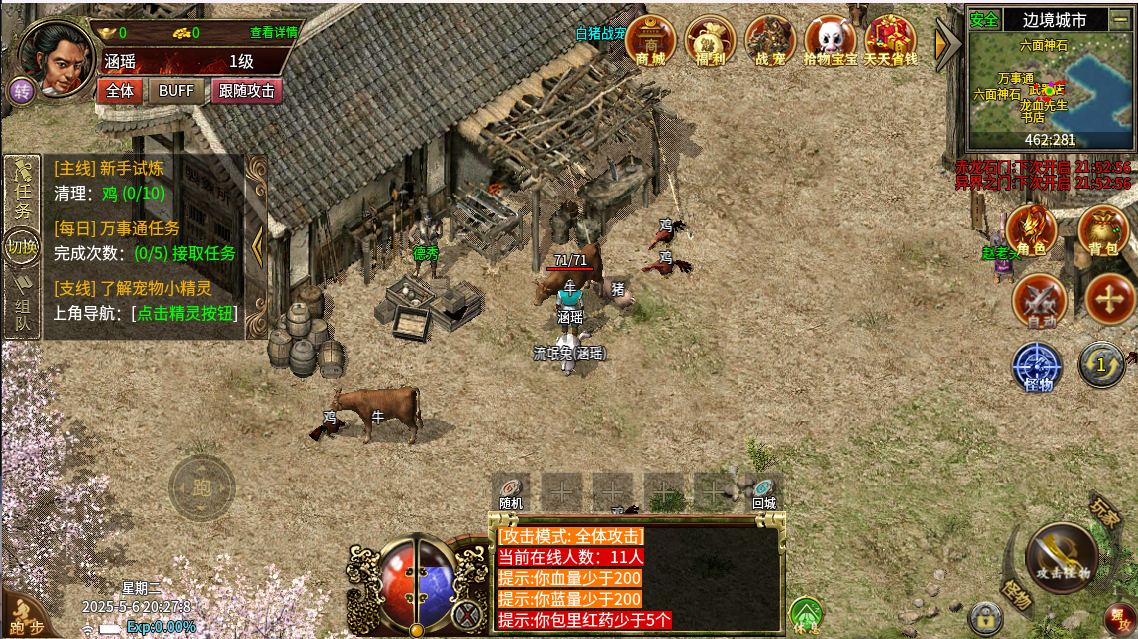The image size is (1138, 639).
Task: Open the 战宠 battle pet menu
Action: pos(770,39)
